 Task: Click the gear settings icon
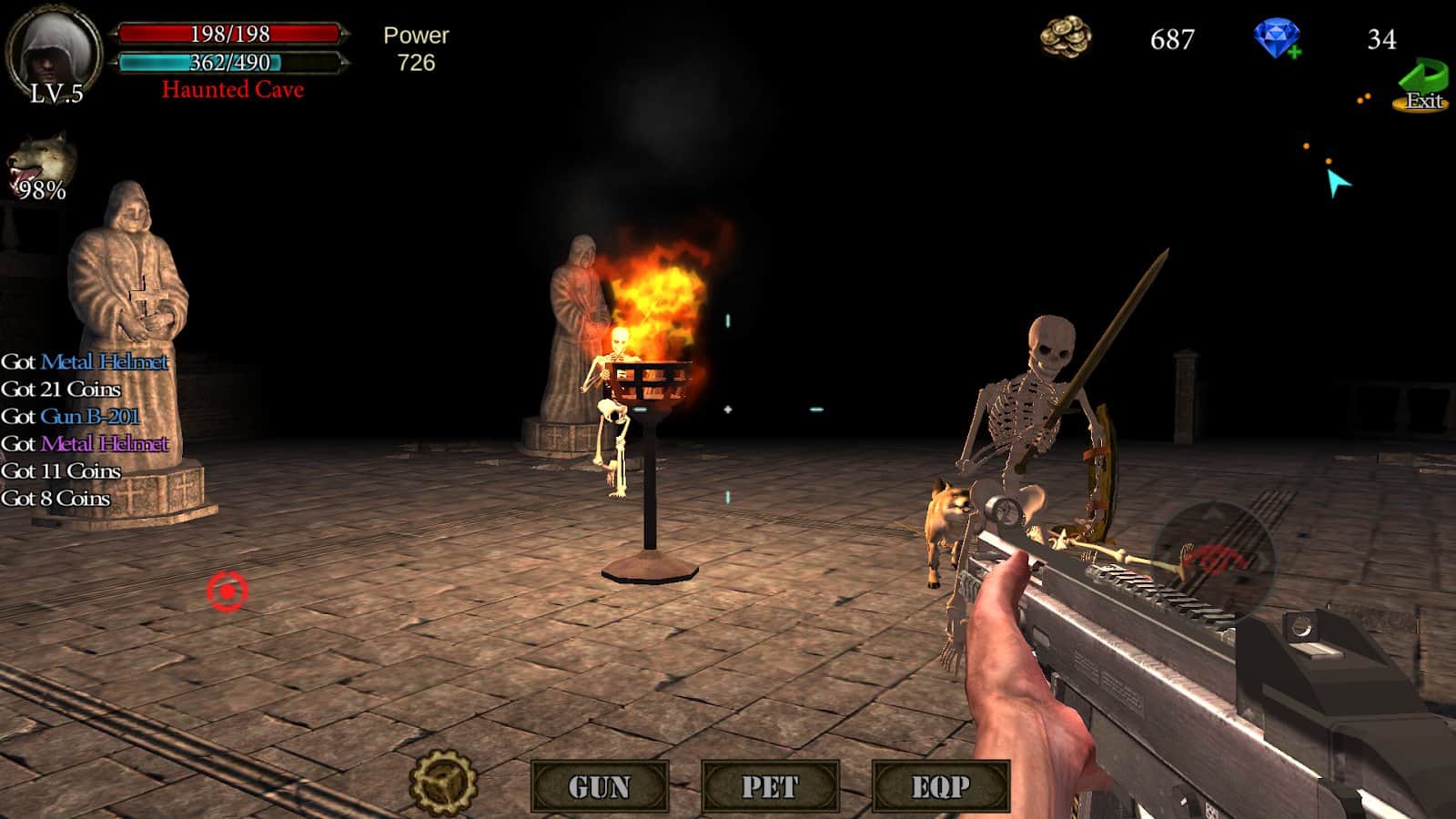tap(443, 782)
